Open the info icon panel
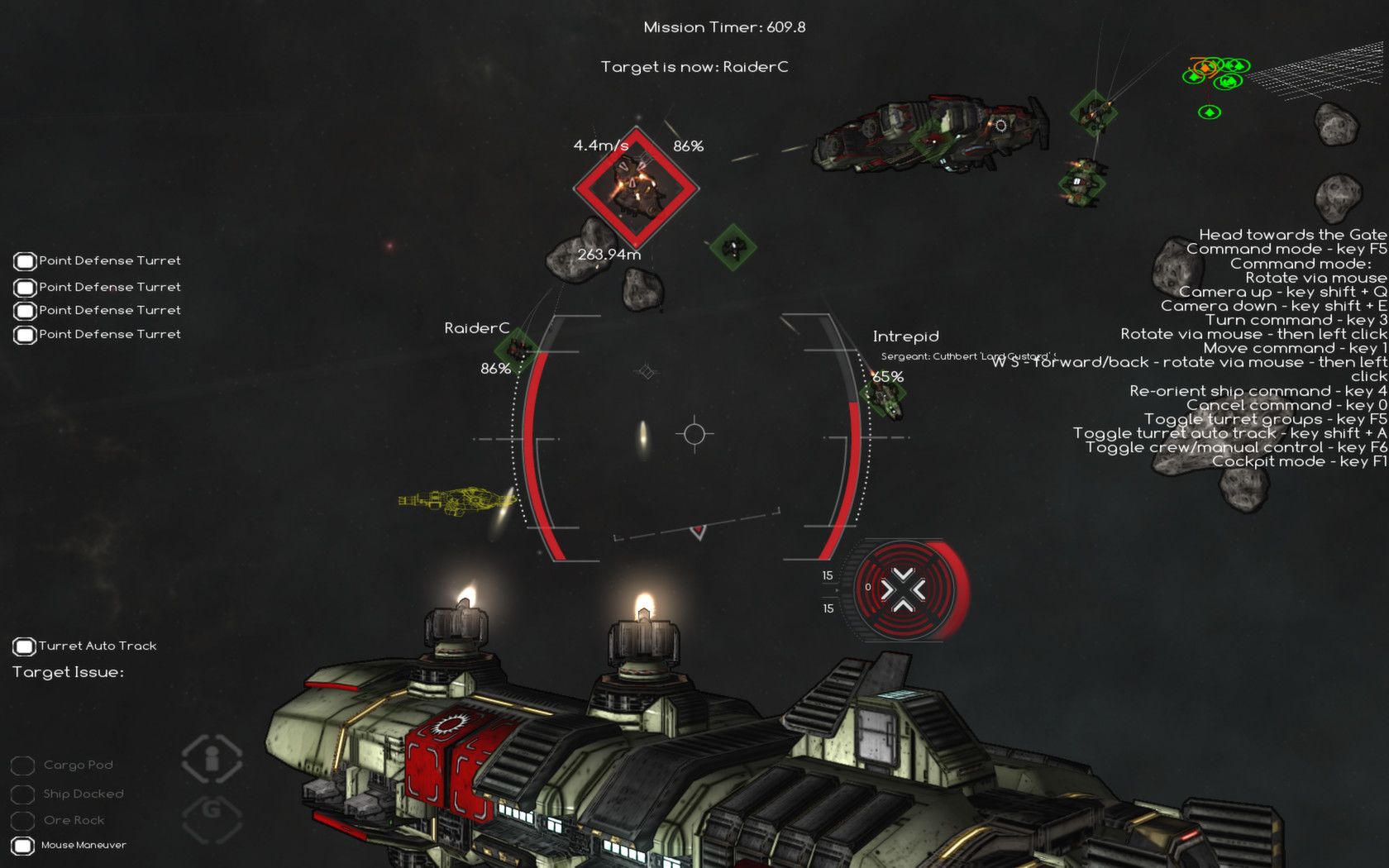1389x868 pixels. [212, 758]
